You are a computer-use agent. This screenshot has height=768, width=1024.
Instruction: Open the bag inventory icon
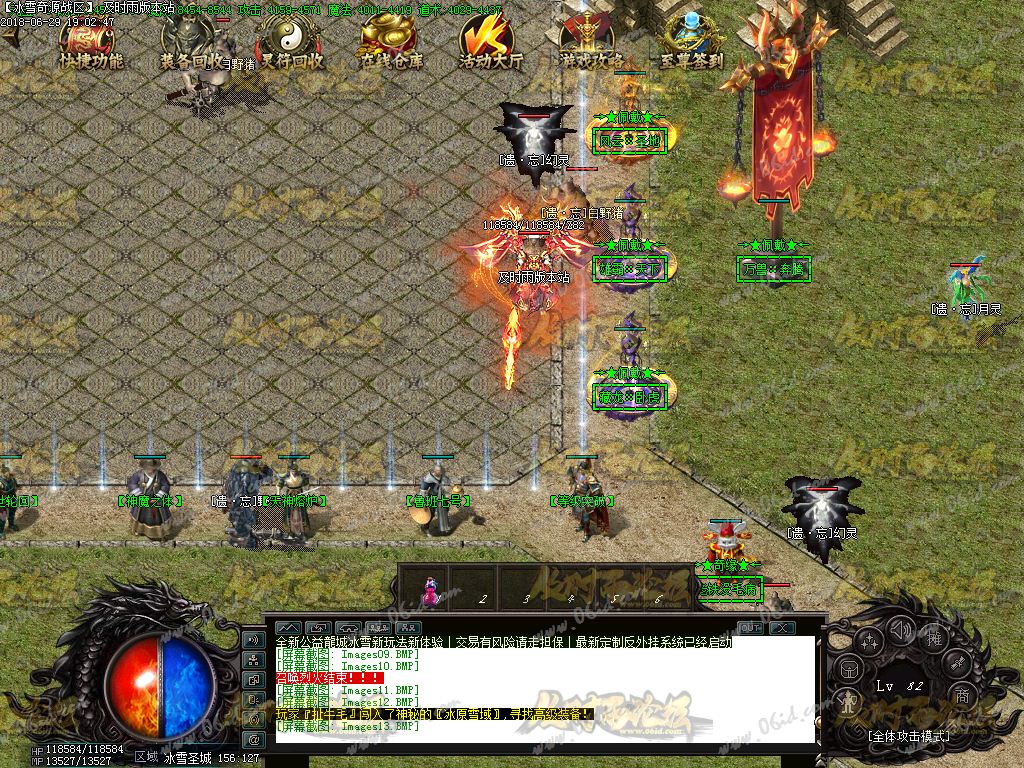pyautogui.click(x=847, y=669)
